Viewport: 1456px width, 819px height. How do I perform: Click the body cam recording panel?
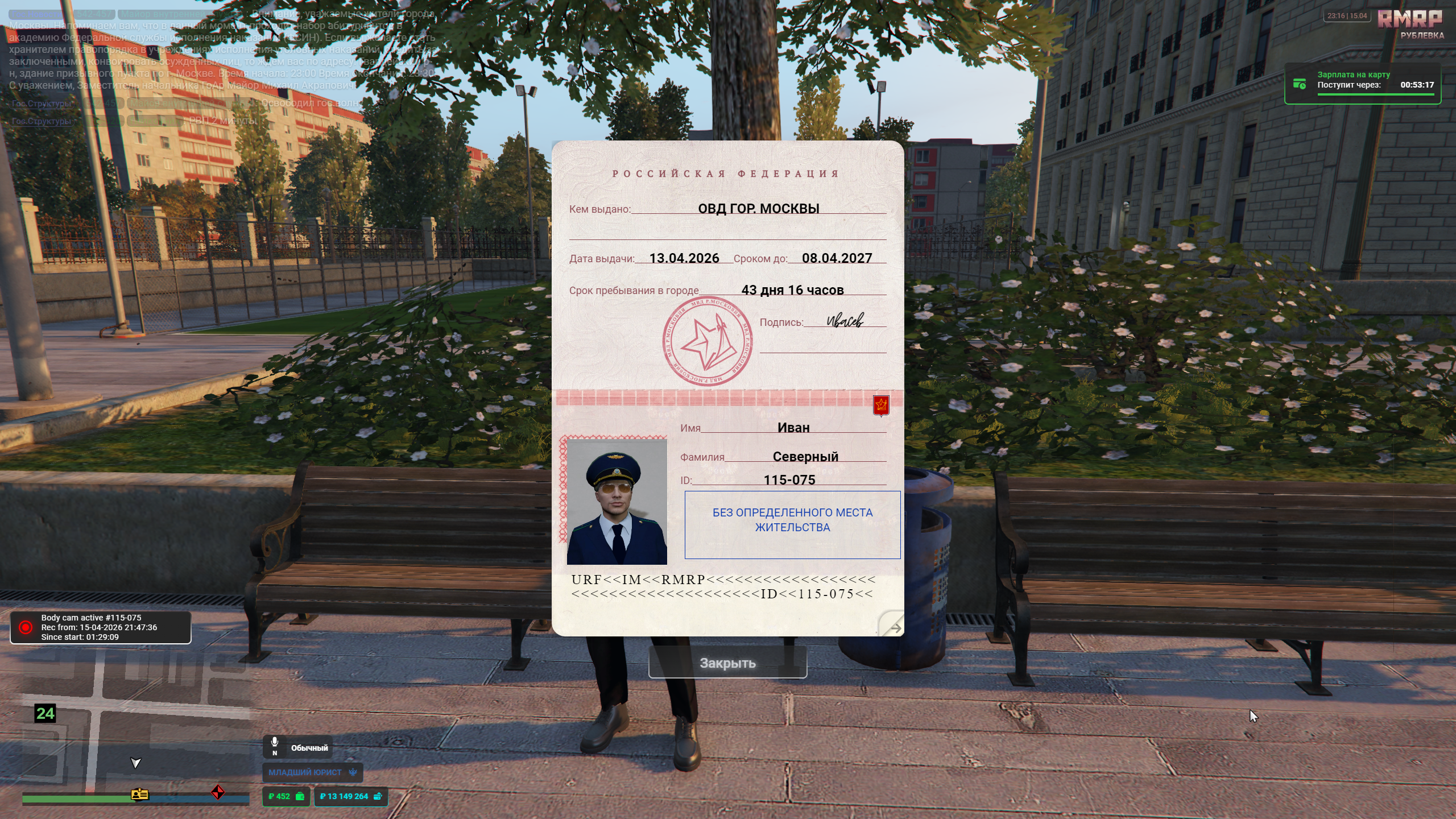point(101,627)
